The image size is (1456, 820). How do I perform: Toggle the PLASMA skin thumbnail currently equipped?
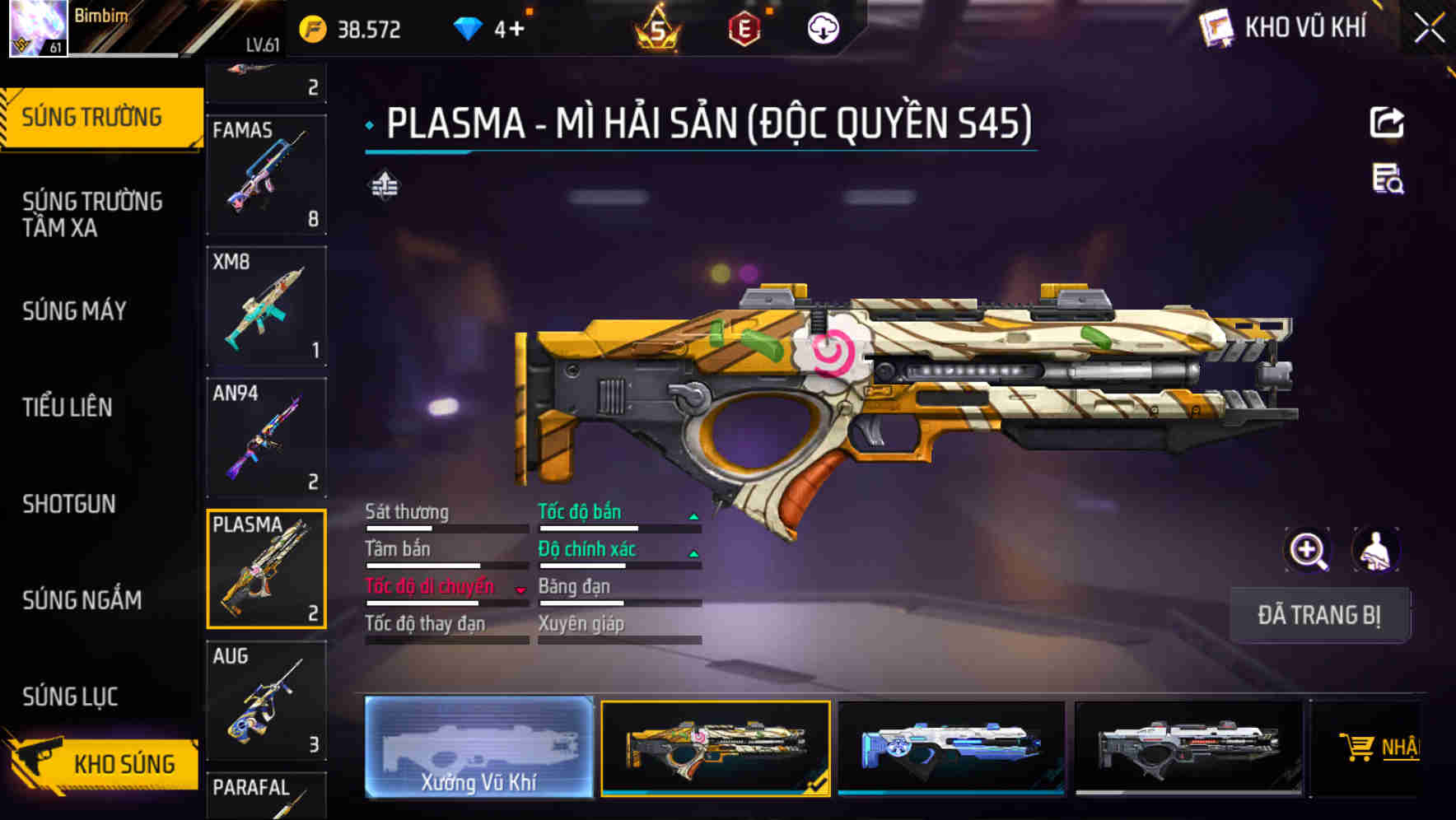[x=266, y=568]
